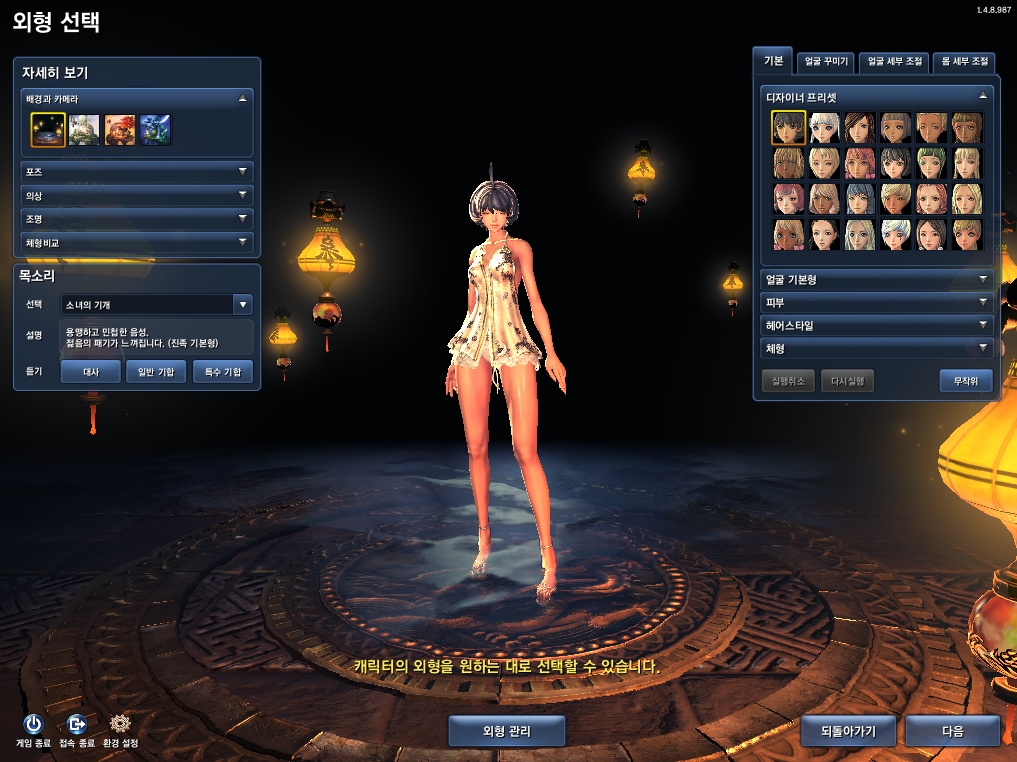Click the 게임 종료 quit game icon
Screen dimensions: 1017x762
(32, 725)
